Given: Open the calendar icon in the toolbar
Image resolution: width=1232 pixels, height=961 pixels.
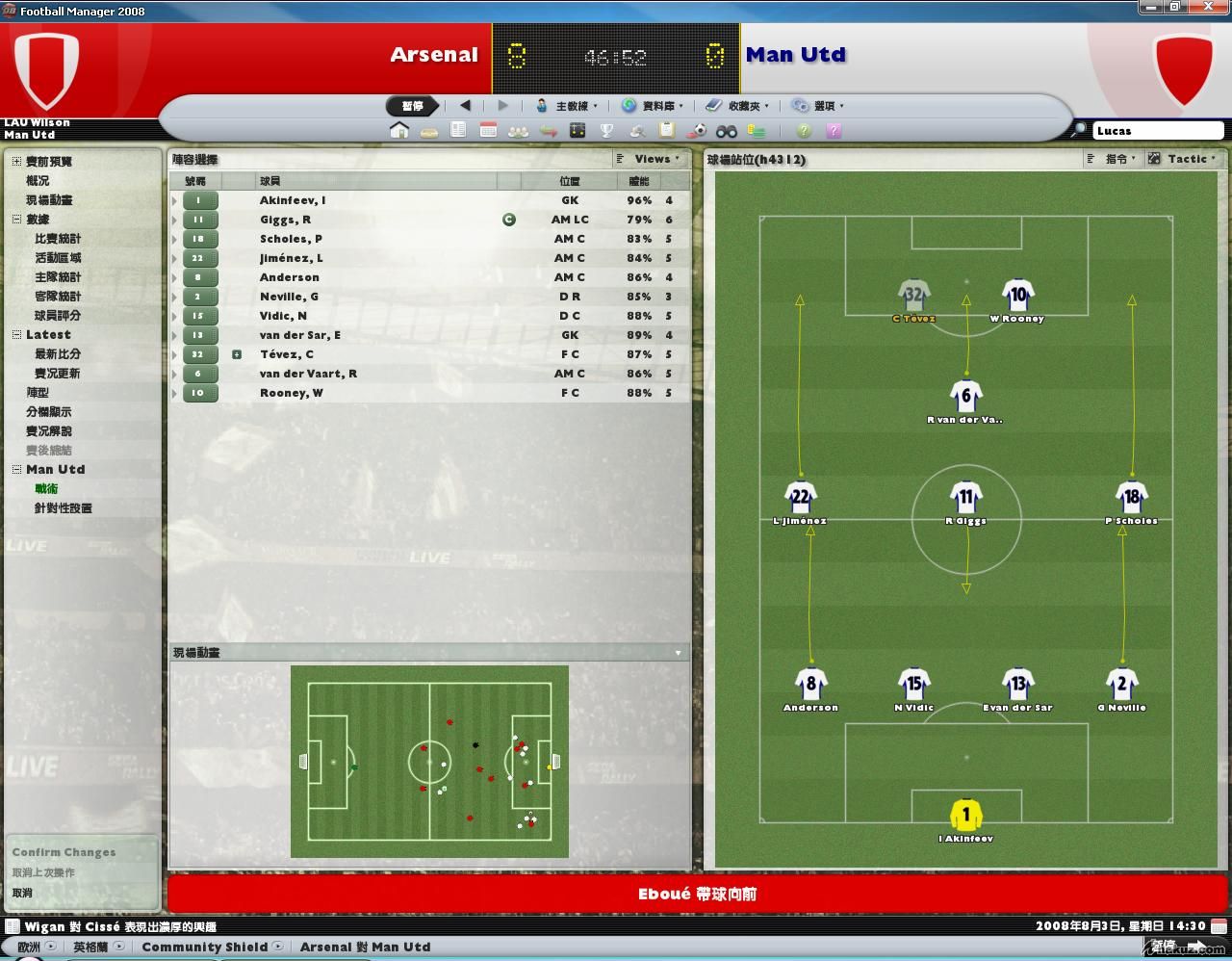Looking at the screenshot, I should 488,130.
